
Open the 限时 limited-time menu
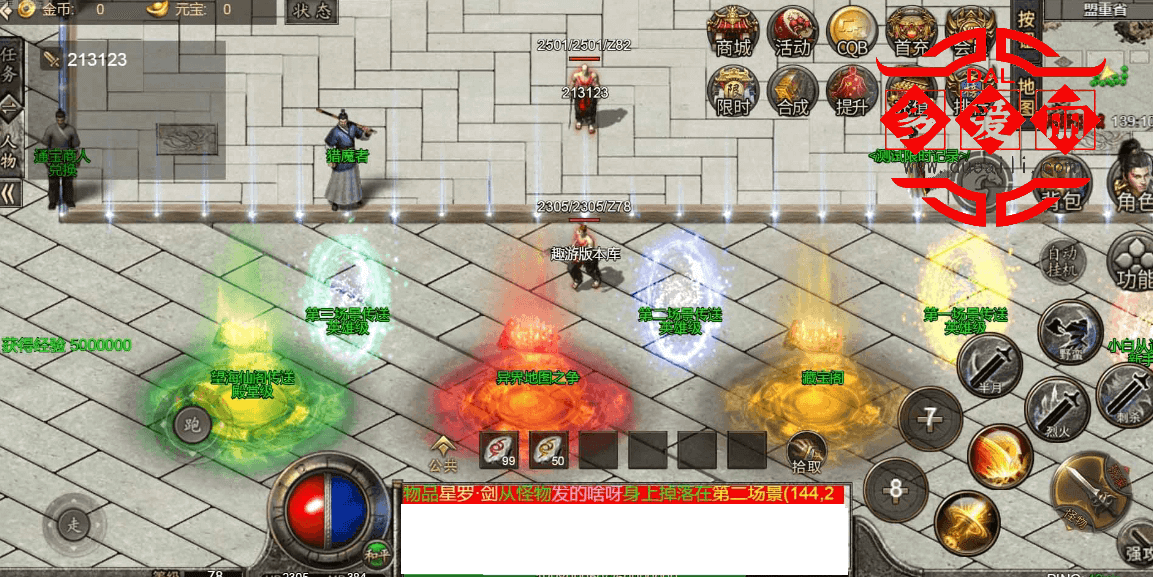coord(733,92)
